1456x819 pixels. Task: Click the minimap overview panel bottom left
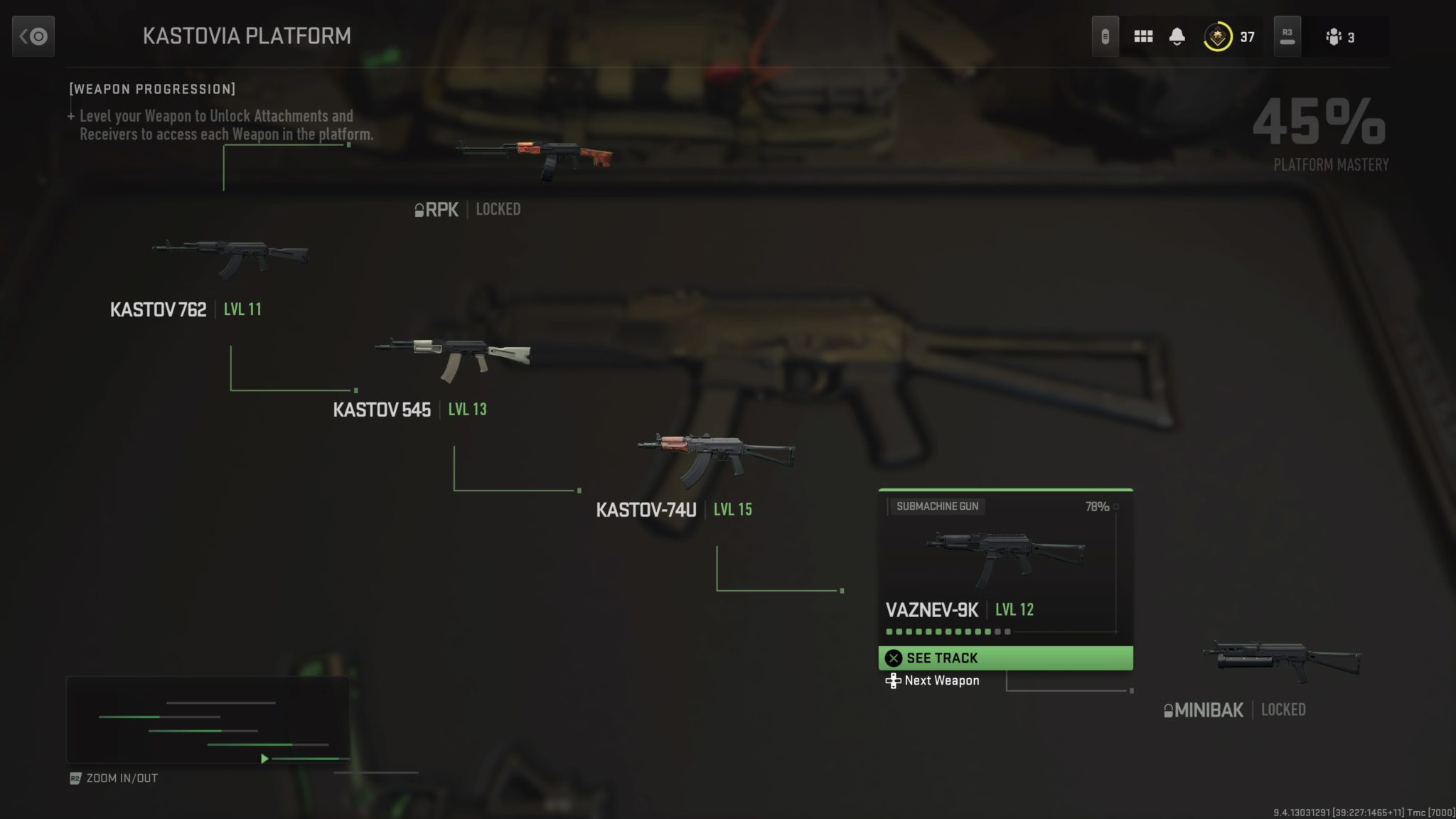tap(206, 719)
